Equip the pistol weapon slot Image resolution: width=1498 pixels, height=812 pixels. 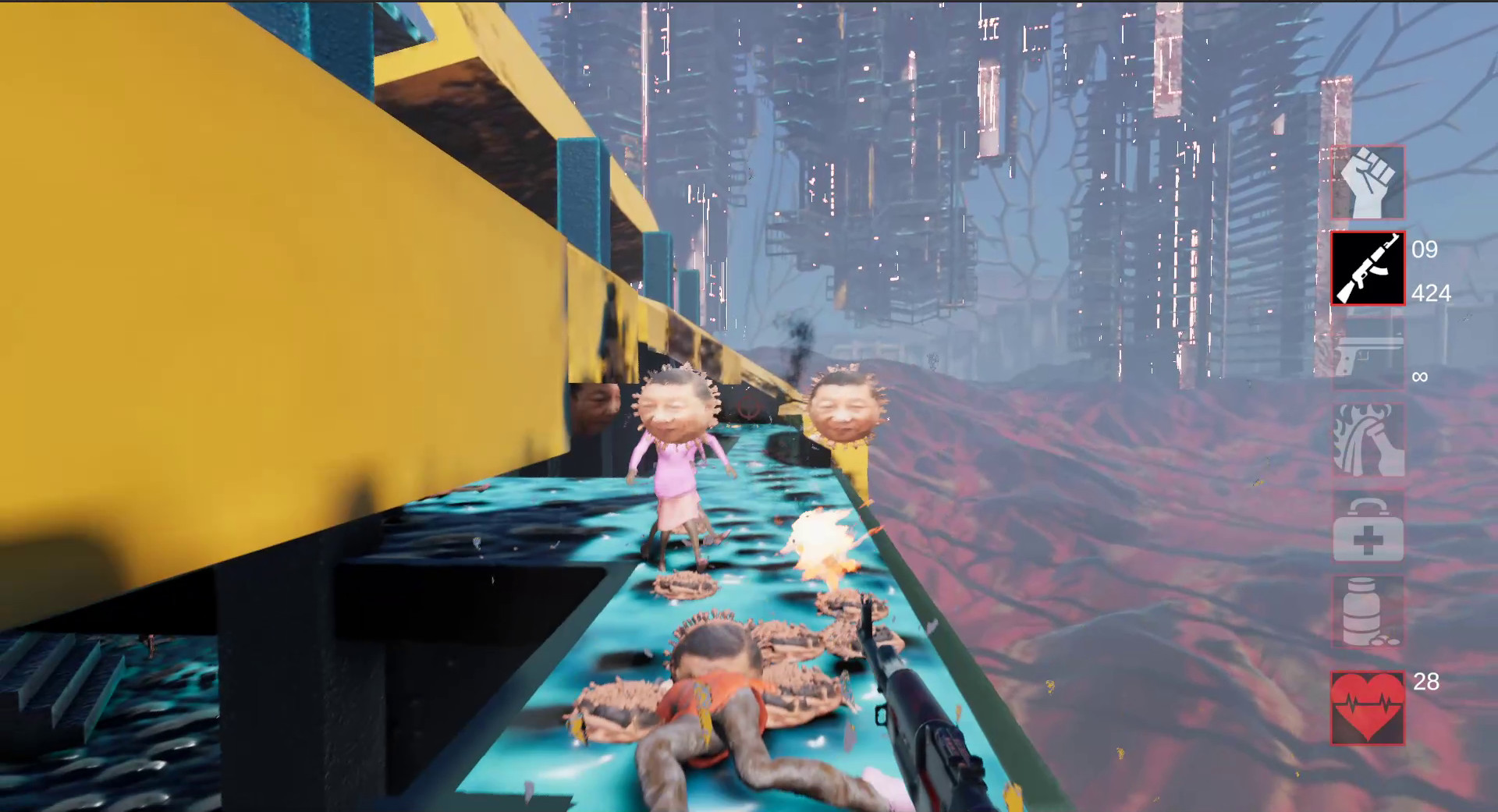pyautogui.click(x=1367, y=356)
